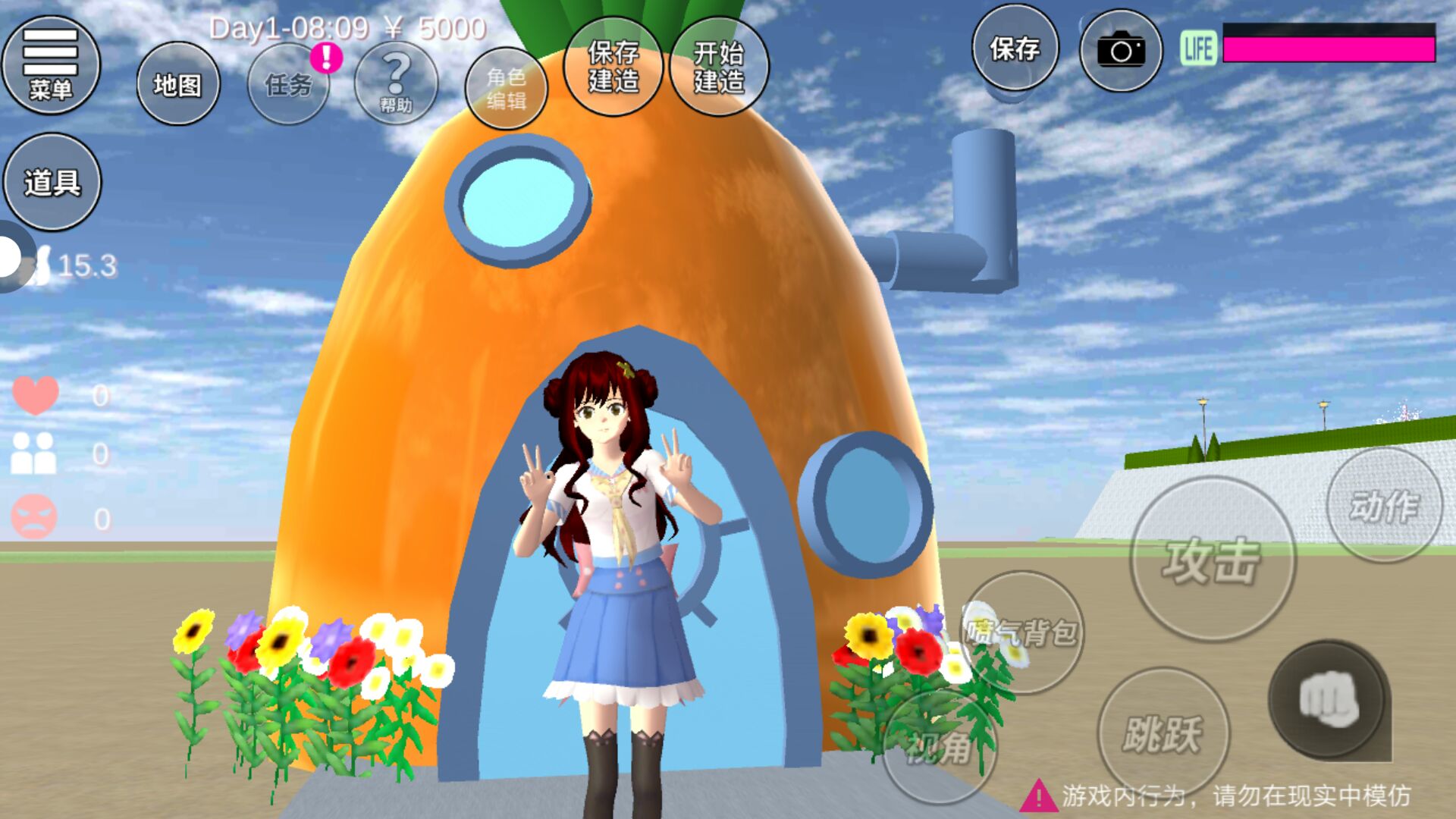Open the 地图 map button
This screenshot has width=1456, height=819.
(x=178, y=84)
